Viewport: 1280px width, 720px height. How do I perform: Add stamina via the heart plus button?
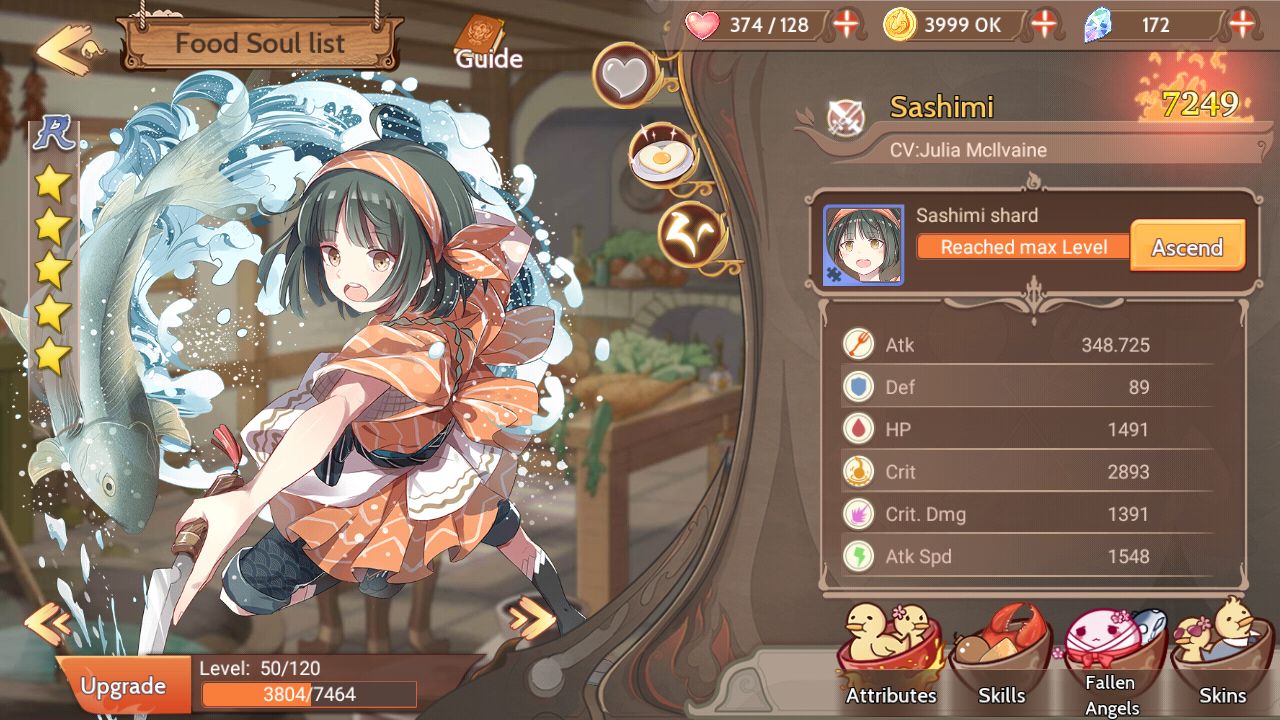(x=846, y=25)
